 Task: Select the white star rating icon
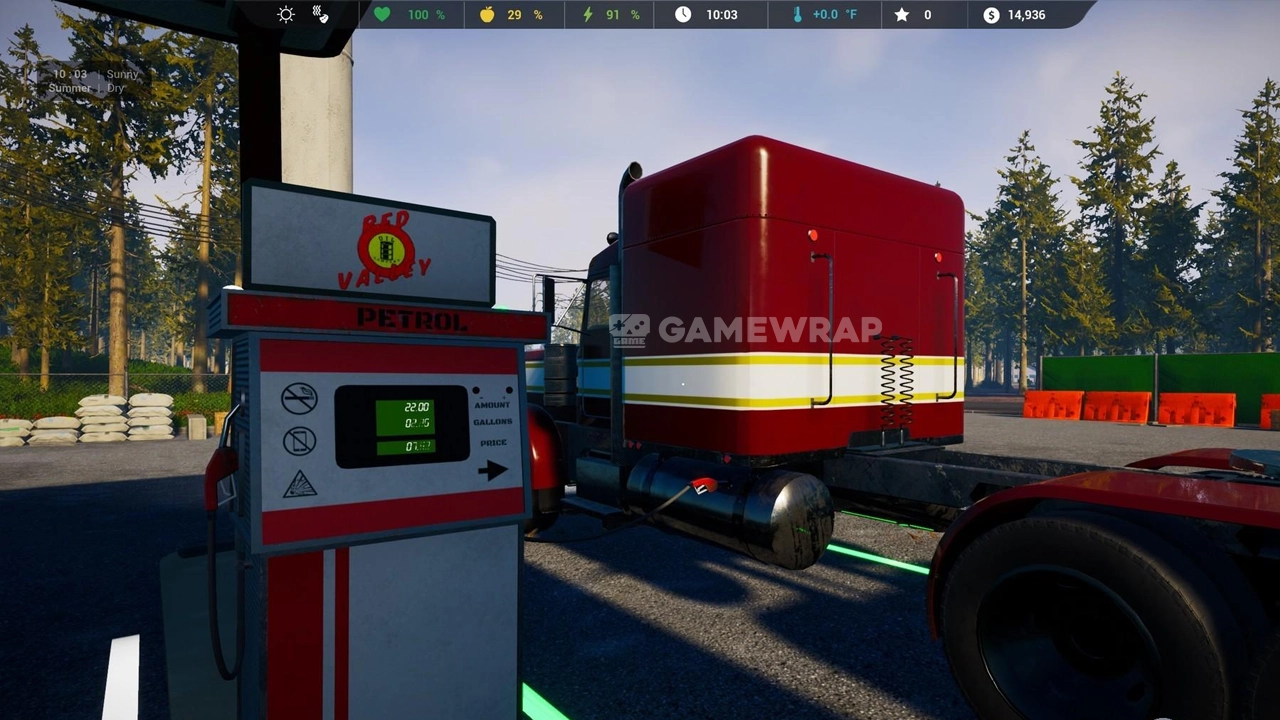pyautogui.click(x=901, y=14)
